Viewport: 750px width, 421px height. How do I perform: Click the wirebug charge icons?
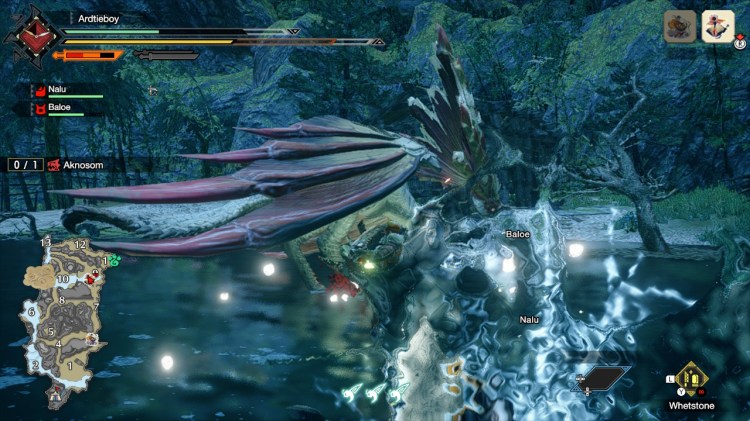(x=373, y=395)
